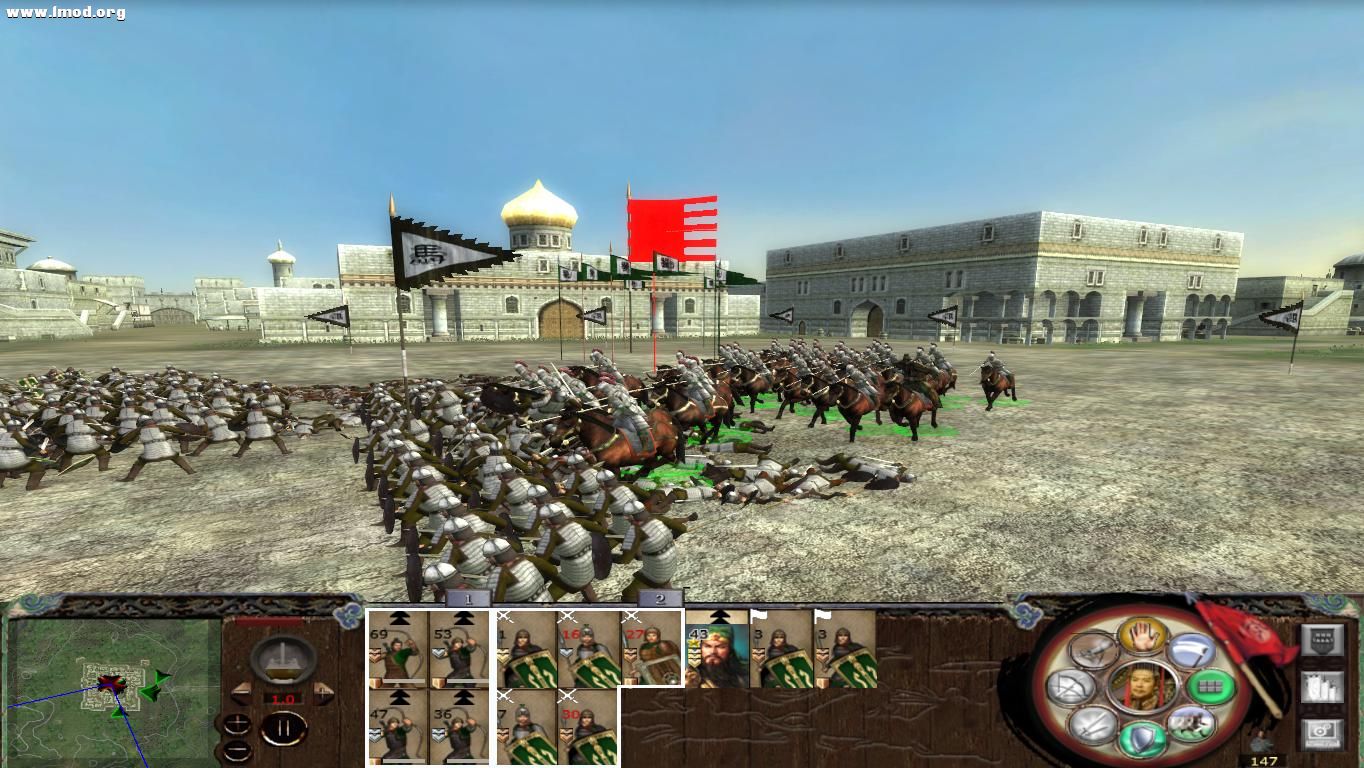Toggle skirmish mode on the command wheel
1364x768 pixels.
[x=1142, y=636]
